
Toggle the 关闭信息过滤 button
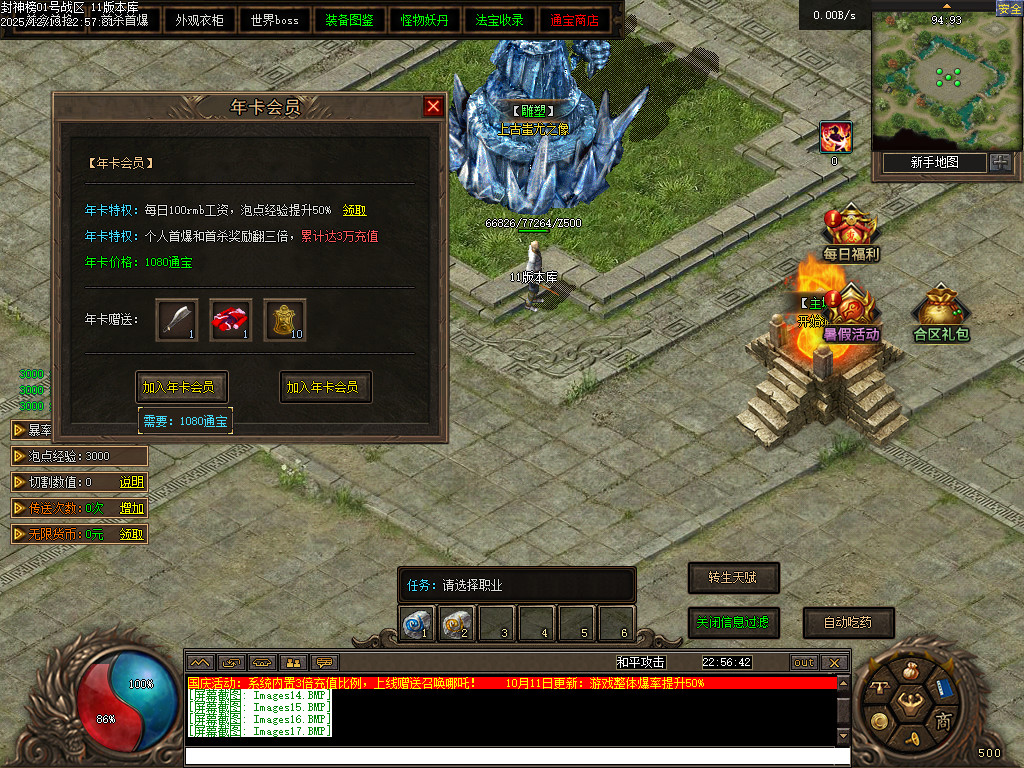733,623
